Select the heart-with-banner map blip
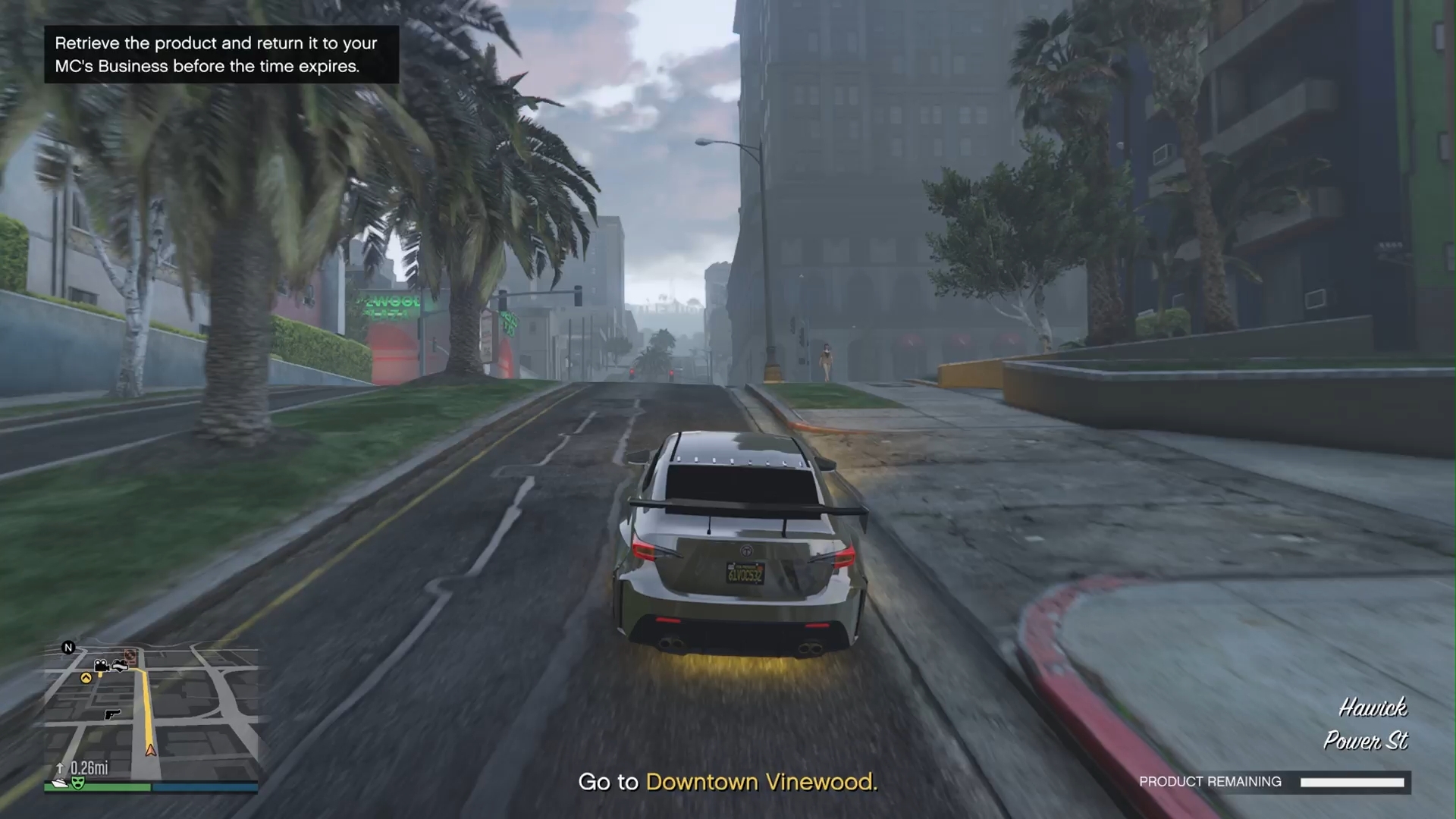This screenshot has width=1456, height=819. [120, 666]
